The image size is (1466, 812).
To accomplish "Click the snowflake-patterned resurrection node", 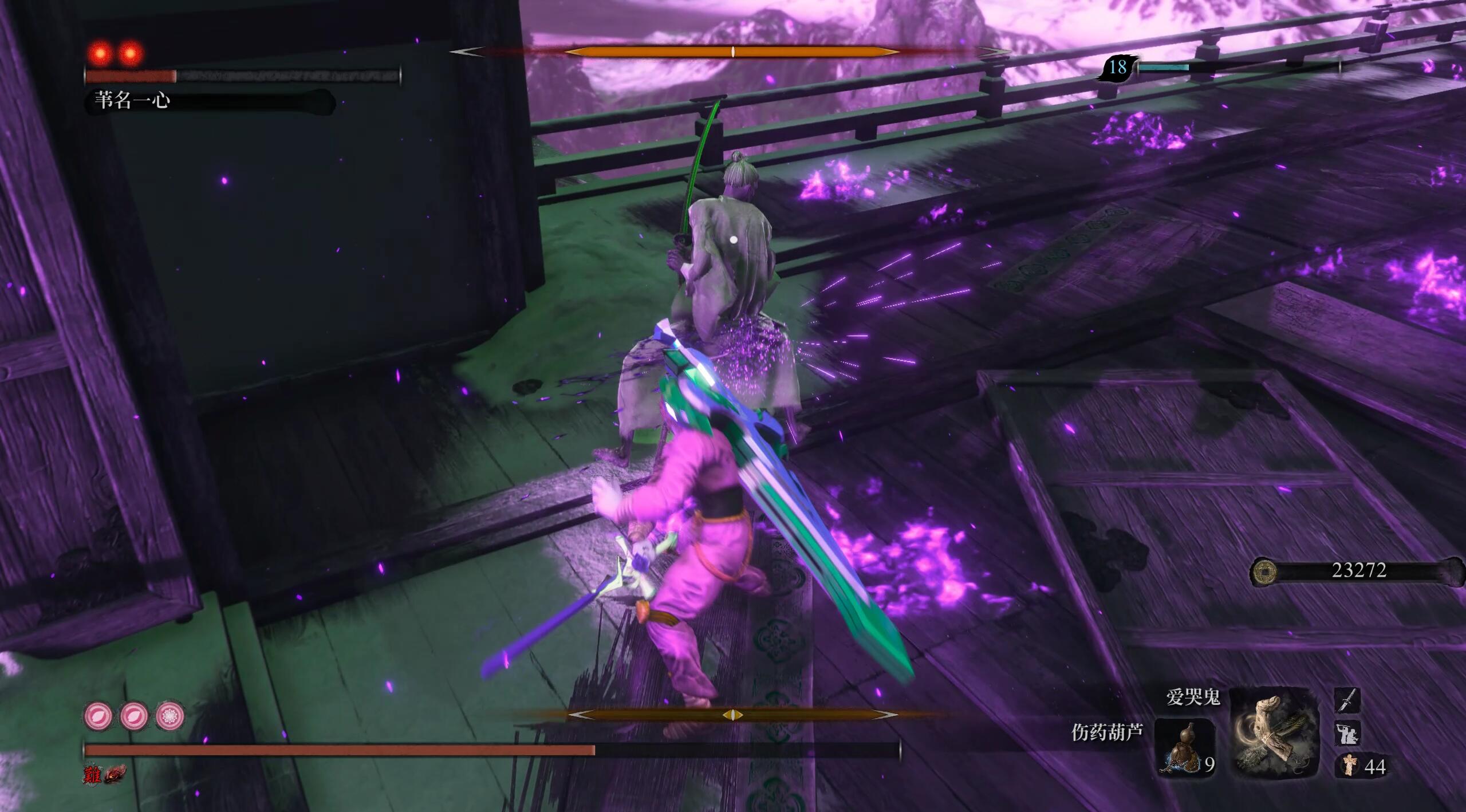I will coord(171,715).
